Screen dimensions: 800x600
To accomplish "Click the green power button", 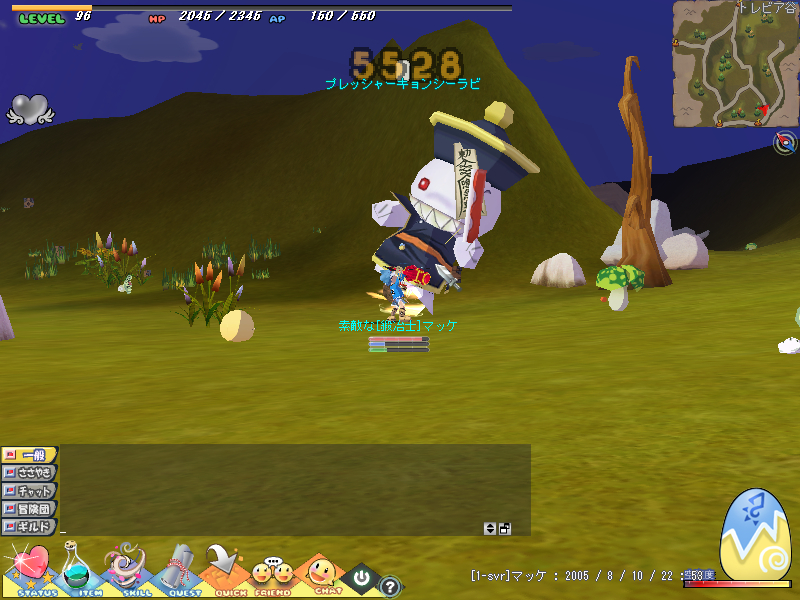I will pyautogui.click(x=361, y=577).
